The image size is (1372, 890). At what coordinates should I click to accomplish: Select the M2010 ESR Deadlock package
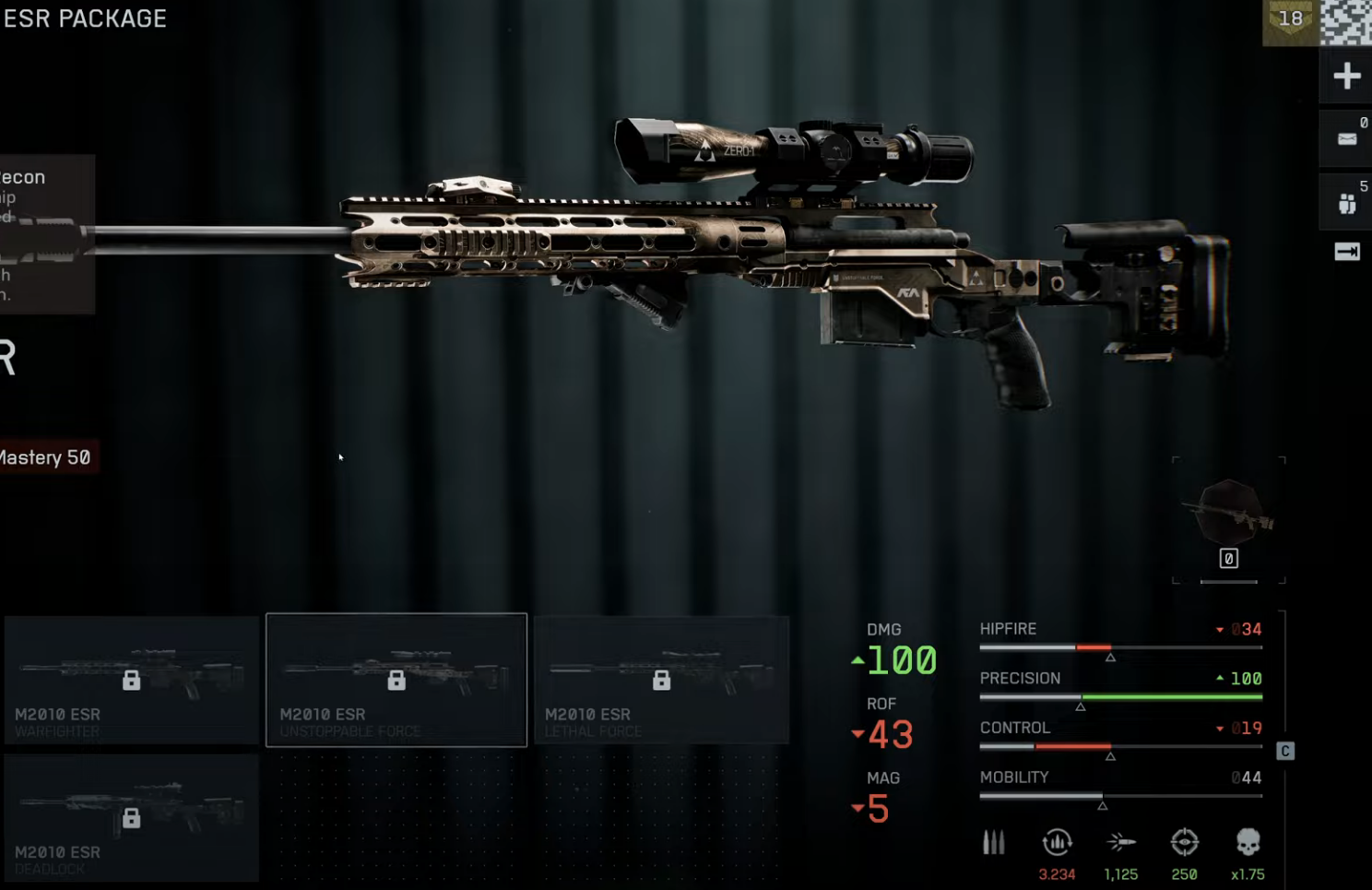coord(132,817)
